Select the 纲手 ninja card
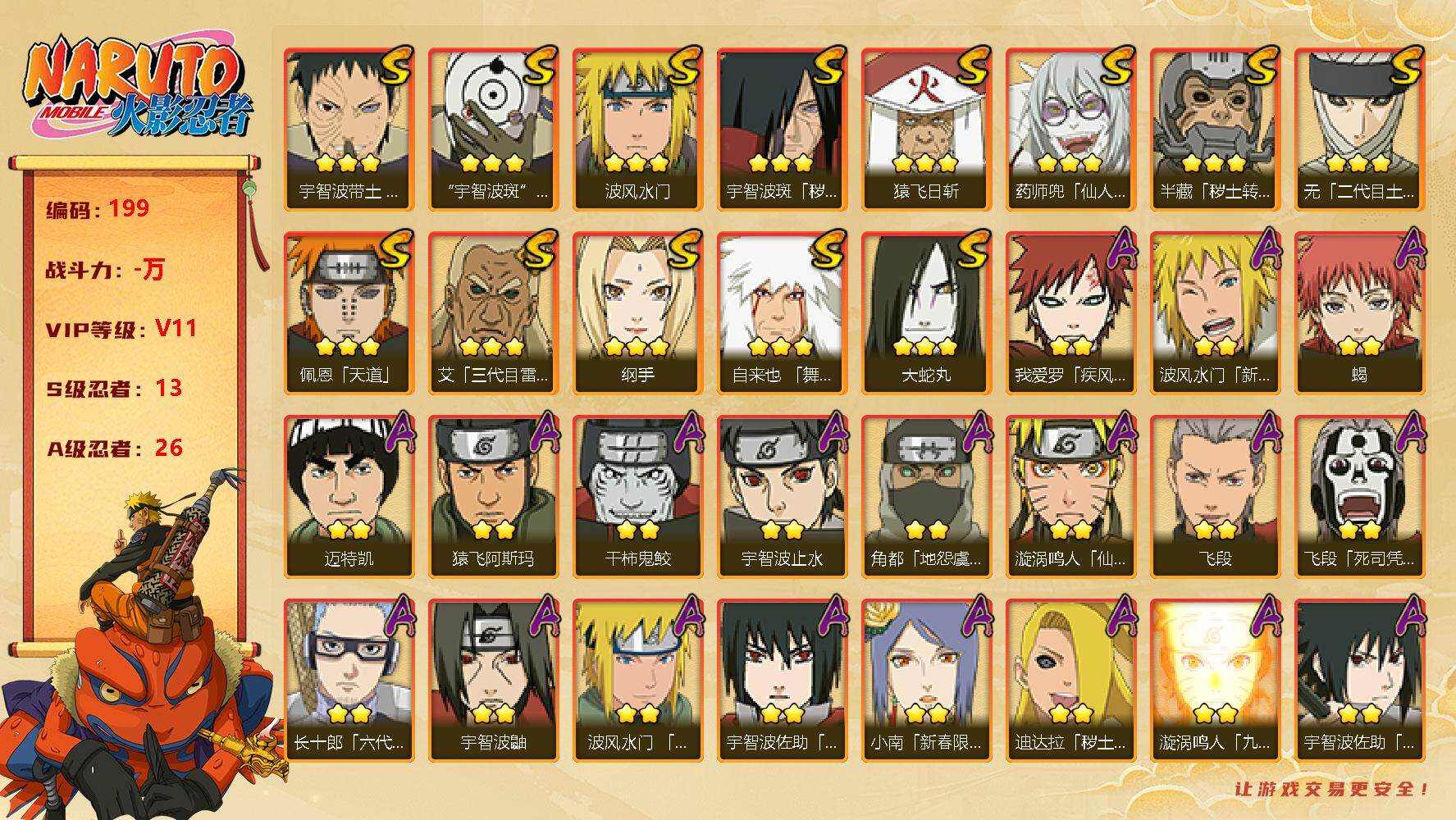Image resolution: width=1456 pixels, height=820 pixels. (637, 312)
